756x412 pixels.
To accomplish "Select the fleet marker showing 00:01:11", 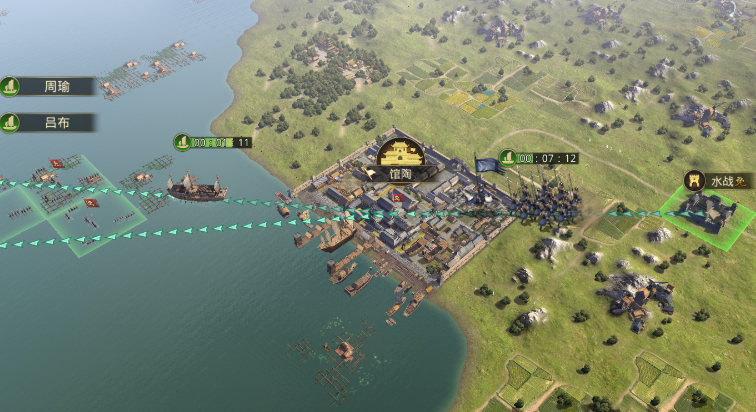I will pyautogui.click(x=214, y=142).
